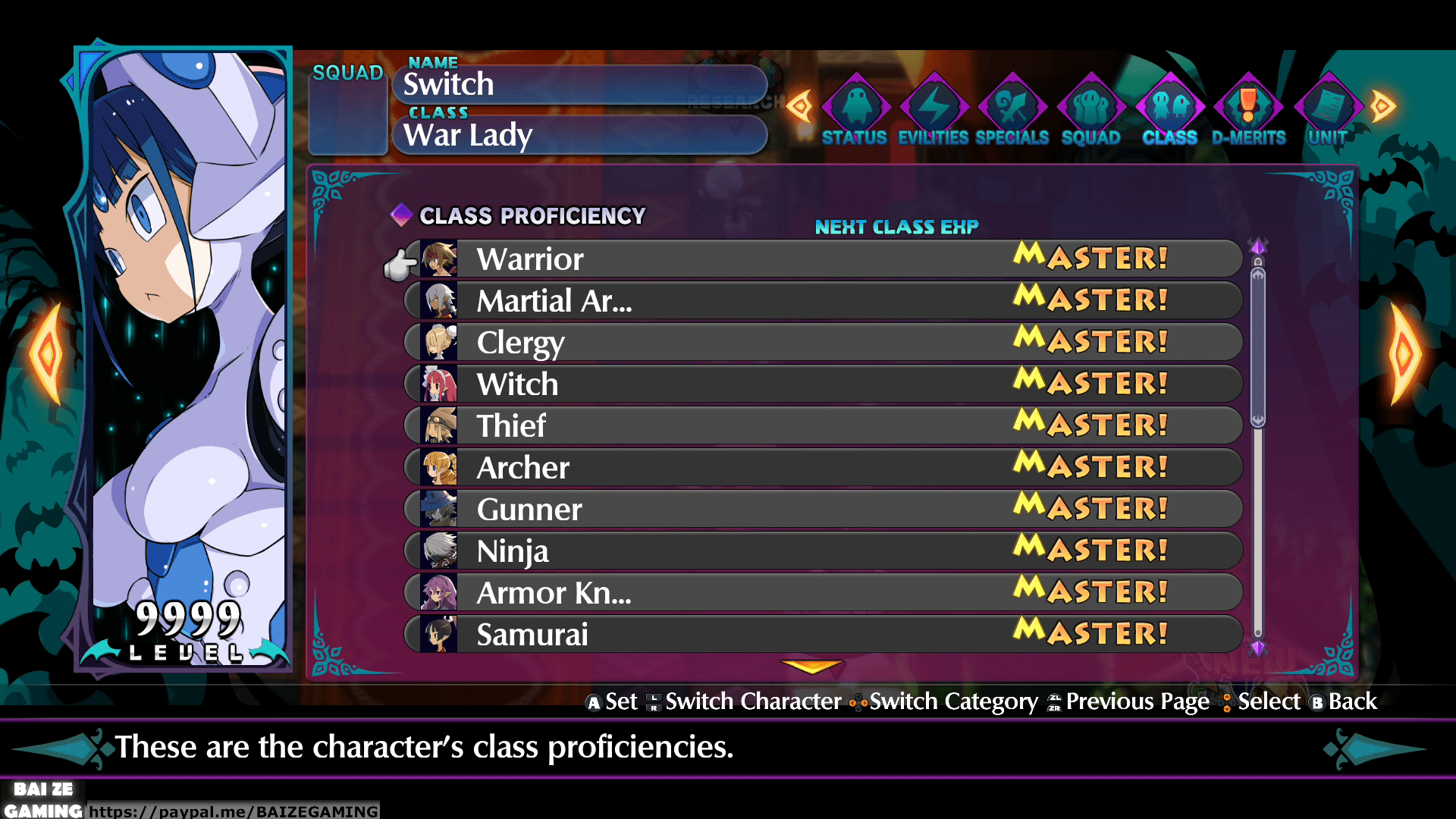Select the Clergy class entry
1456x819 pixels.
click(823, 343)
